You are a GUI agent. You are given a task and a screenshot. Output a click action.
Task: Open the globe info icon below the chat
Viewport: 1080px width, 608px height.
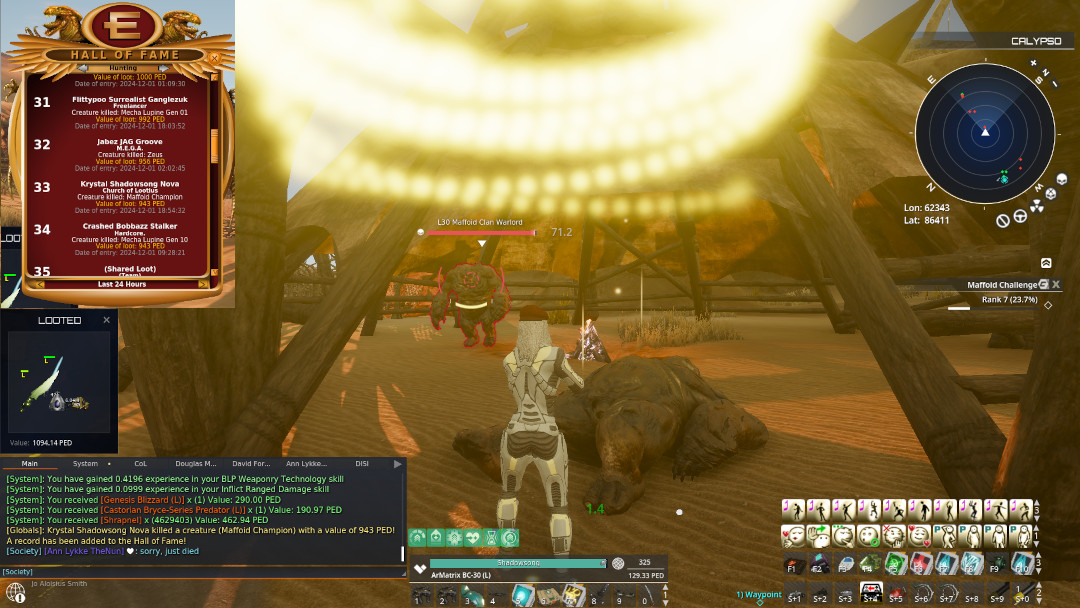pos(15,592)
